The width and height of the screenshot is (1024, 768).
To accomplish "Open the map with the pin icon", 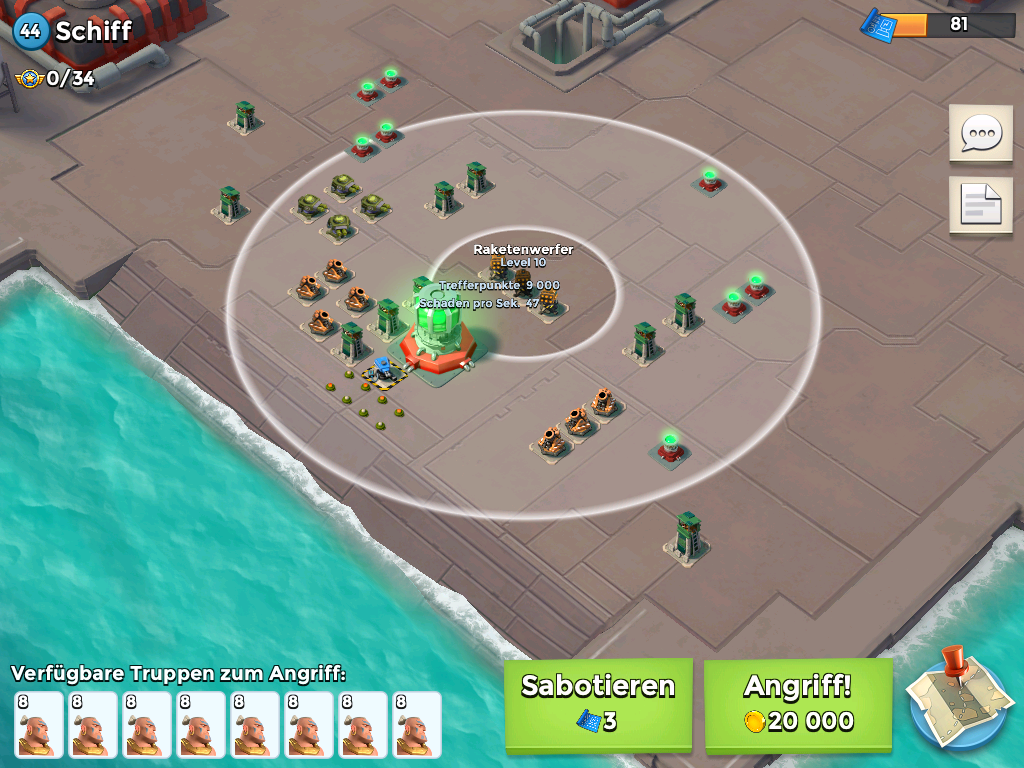I will tap(960, 700).
